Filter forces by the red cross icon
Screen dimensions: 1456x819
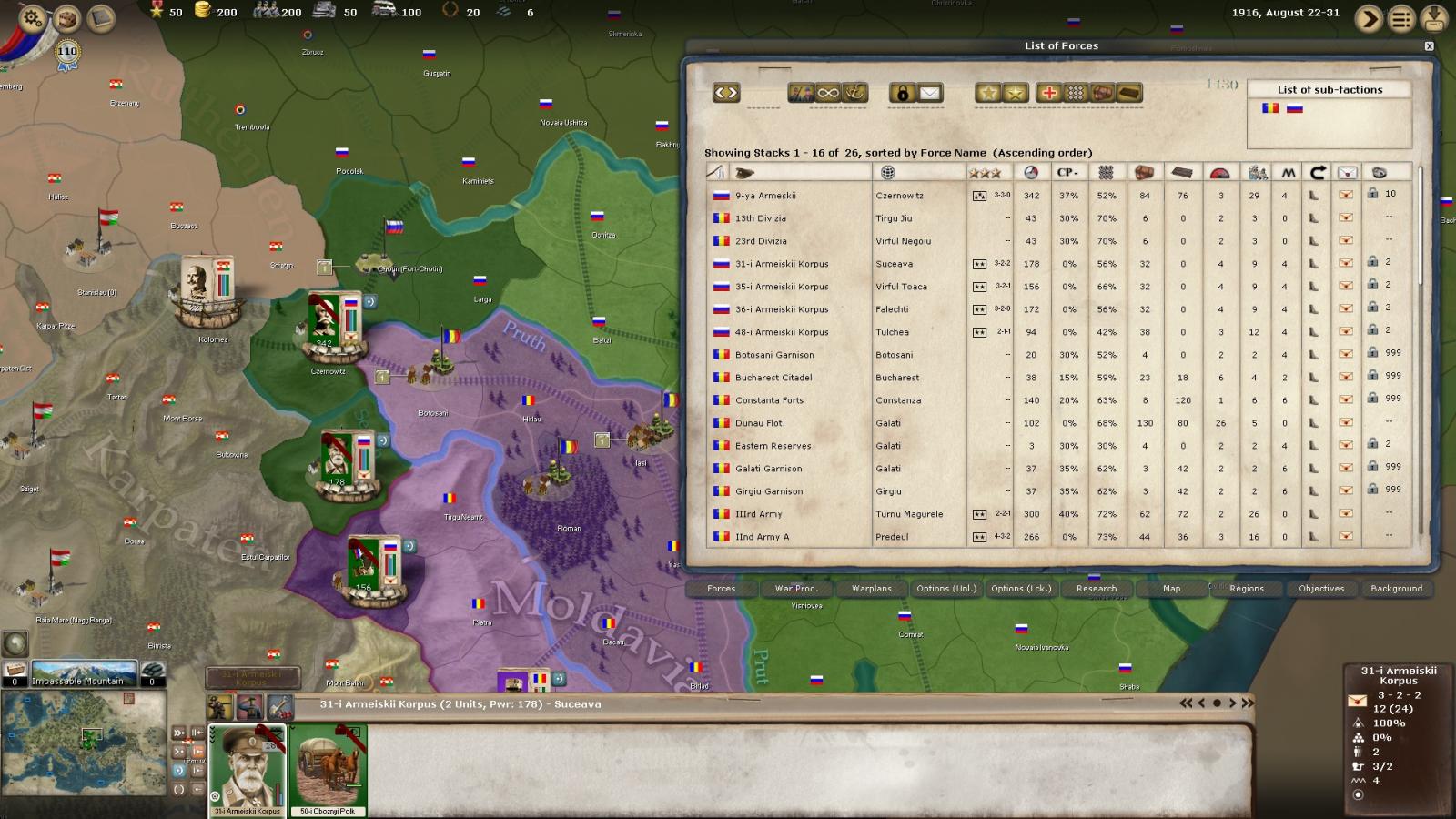[1049, 93]
